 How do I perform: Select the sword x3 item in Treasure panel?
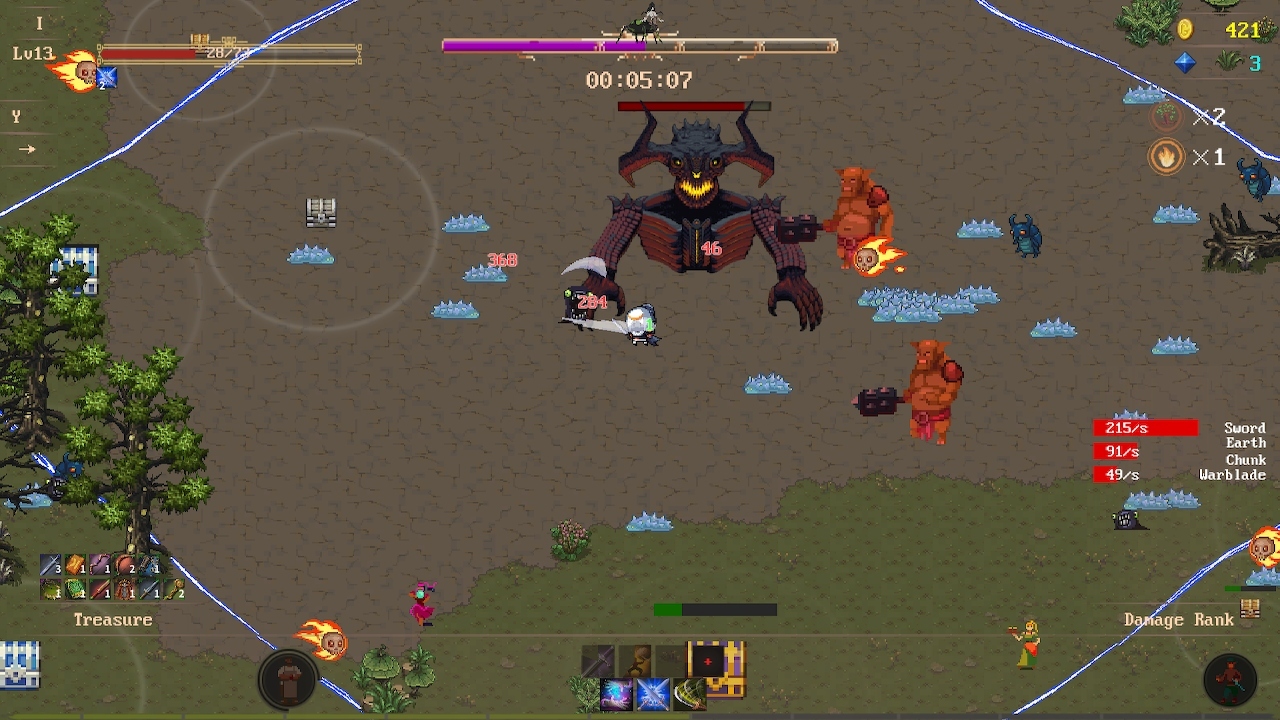pyautogui.click(x=50, y=565)
